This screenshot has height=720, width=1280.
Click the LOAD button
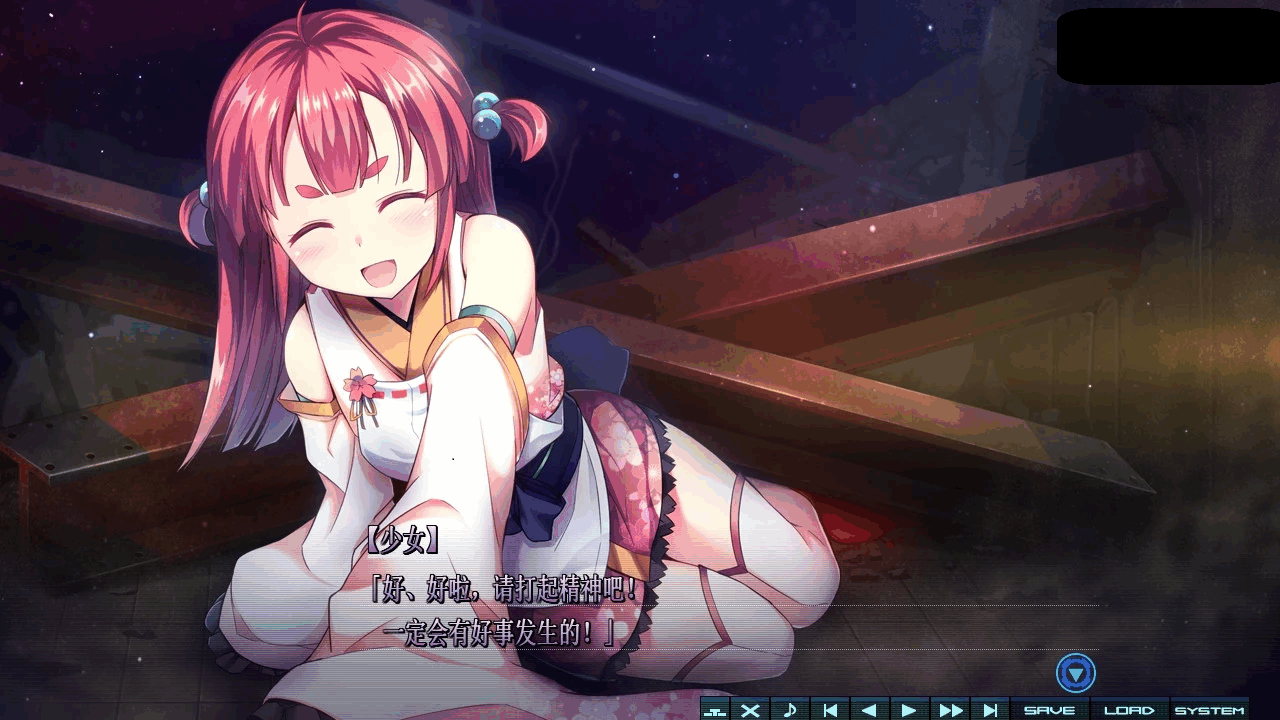click(x=1131, y=709)
